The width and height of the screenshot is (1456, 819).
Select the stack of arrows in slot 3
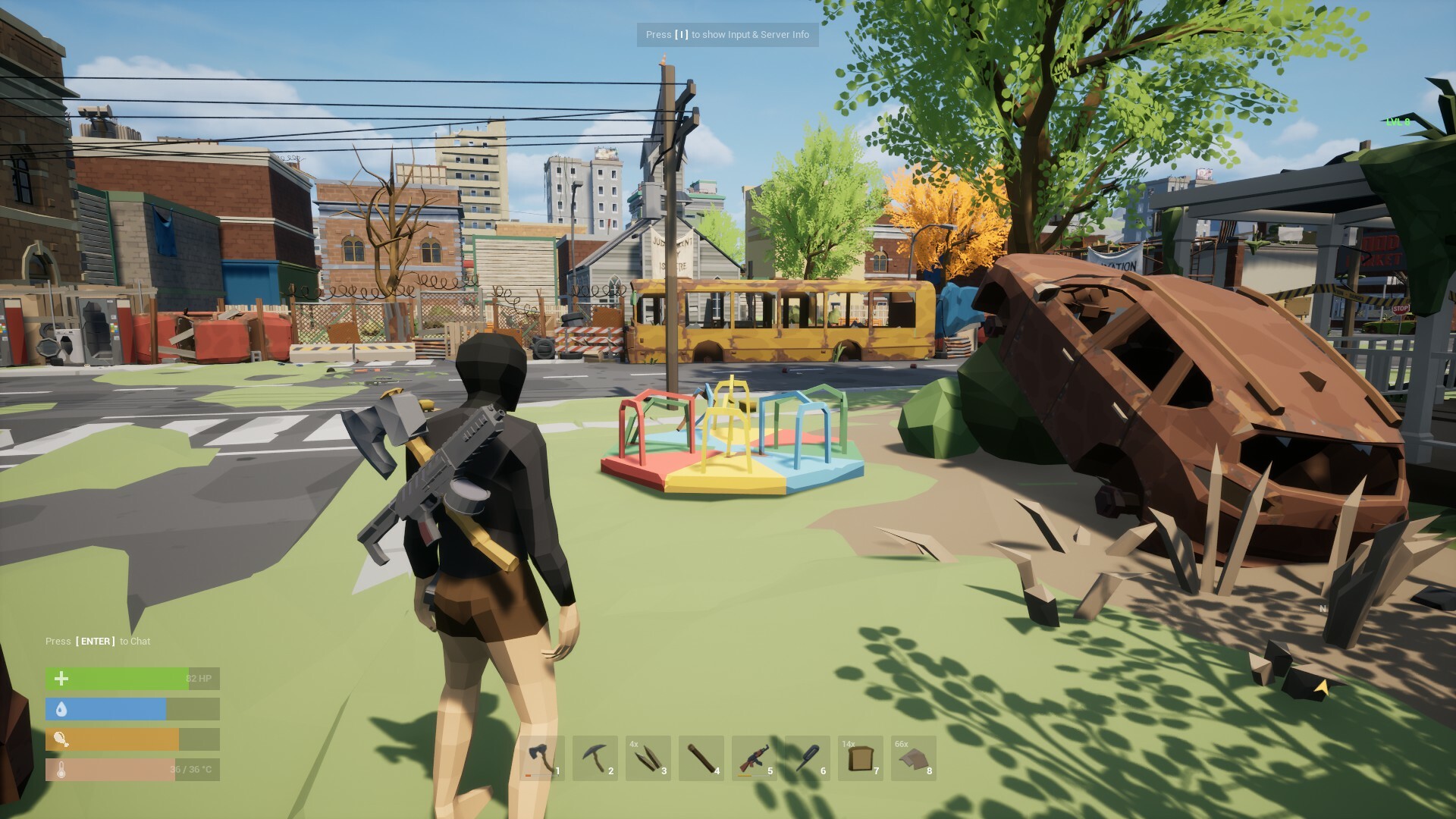click(648, 758)
